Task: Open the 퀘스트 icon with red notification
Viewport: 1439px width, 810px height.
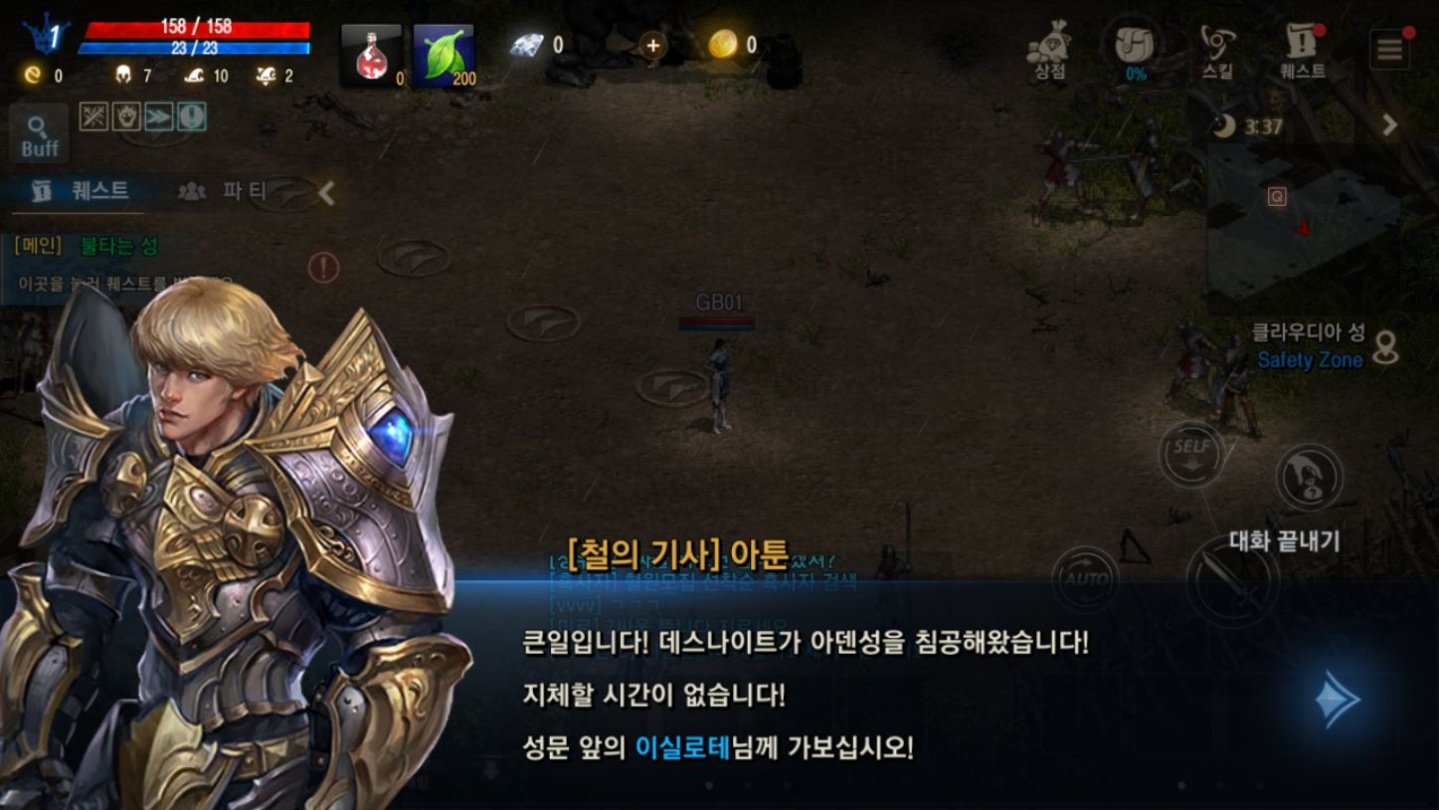Action: tap(1298, 44)
